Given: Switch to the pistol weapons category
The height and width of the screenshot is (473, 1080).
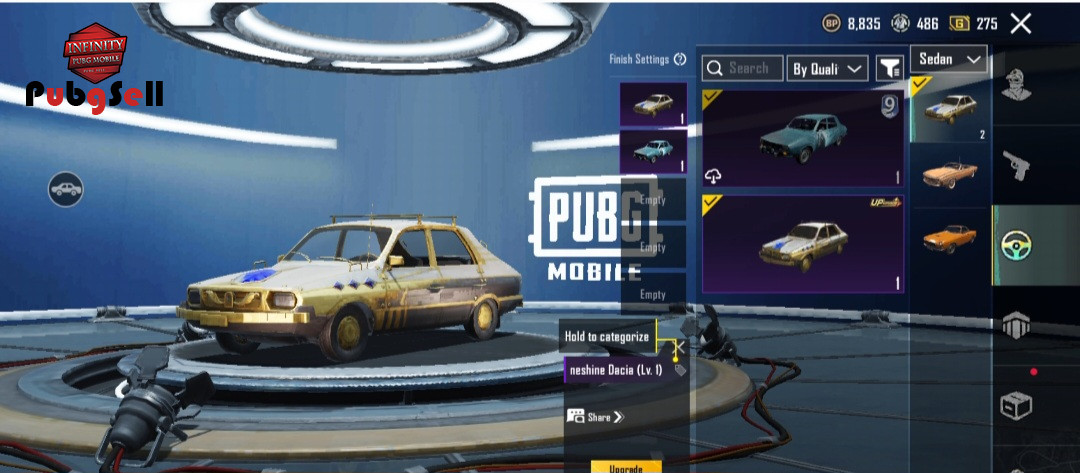Looking at the screenshot, I should point(1017,167).
